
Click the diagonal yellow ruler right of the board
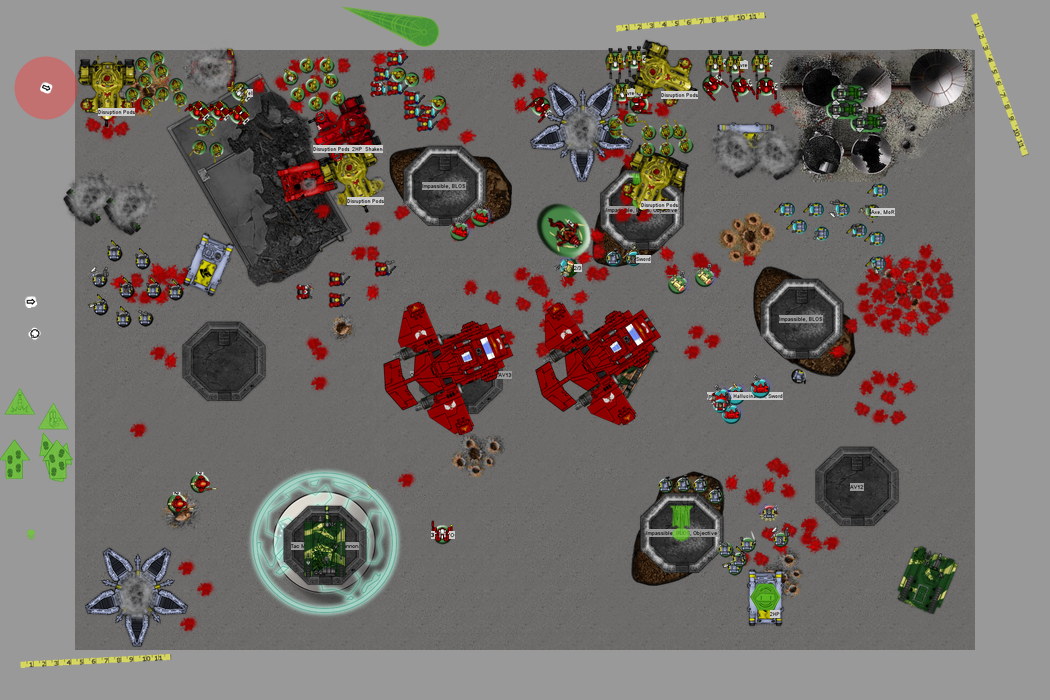click(999, 83)
